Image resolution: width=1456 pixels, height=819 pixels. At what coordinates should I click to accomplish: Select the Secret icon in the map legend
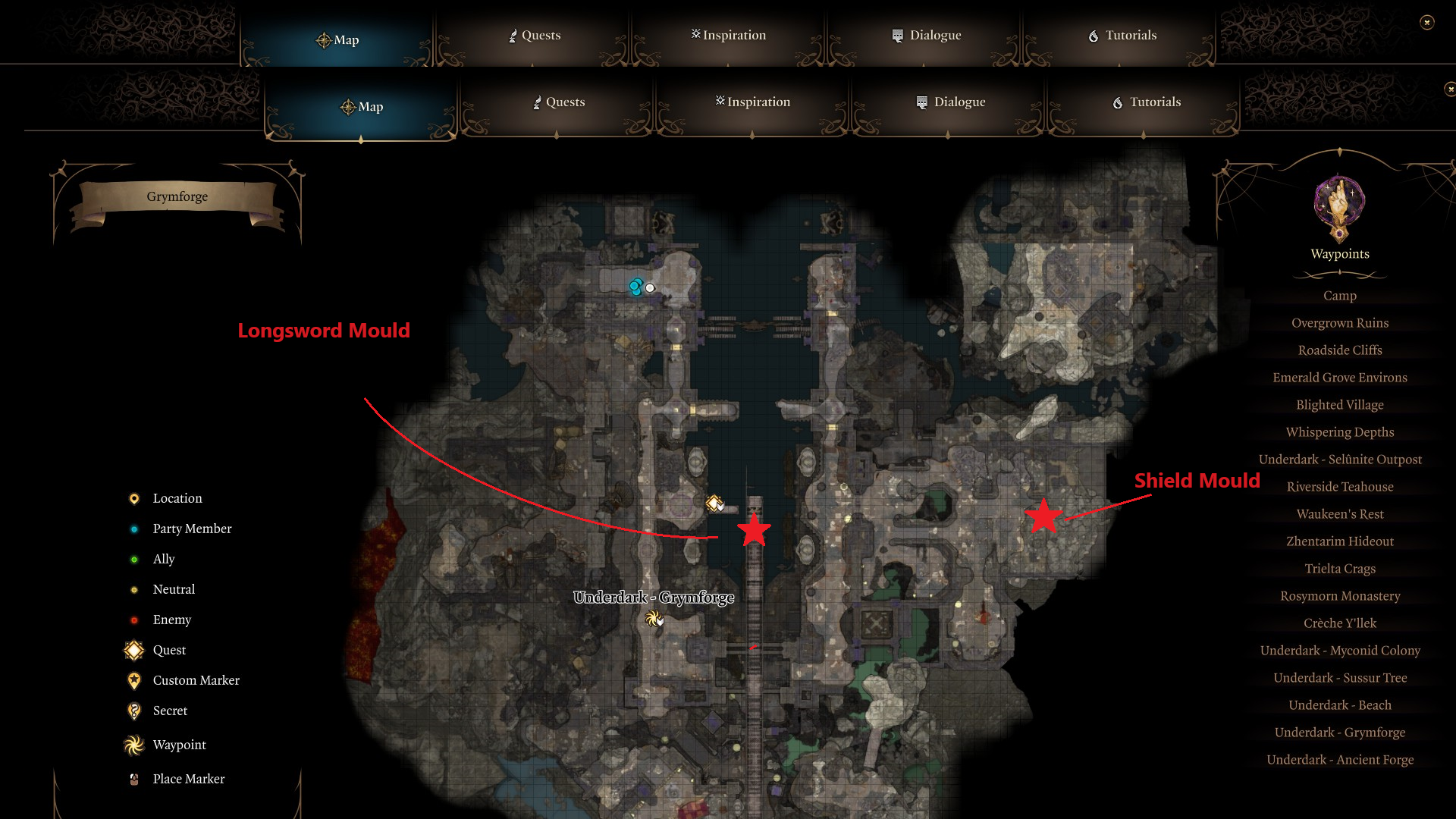(134, 711)
